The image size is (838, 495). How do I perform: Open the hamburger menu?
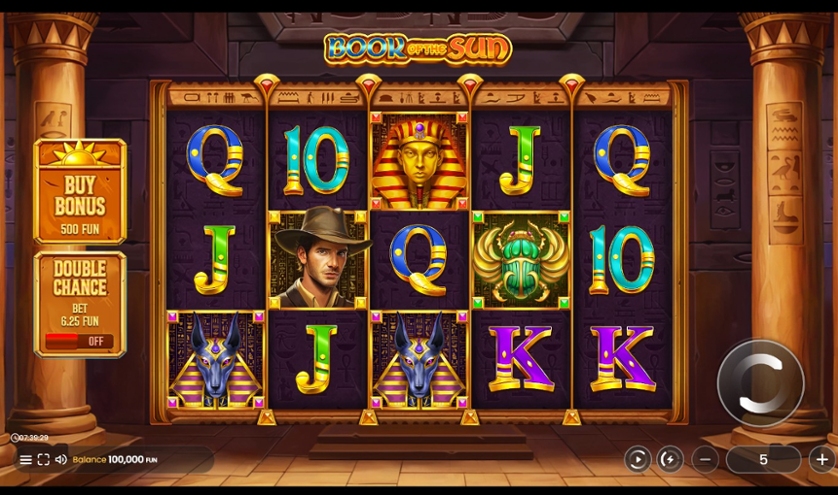(x=26, y=460)
